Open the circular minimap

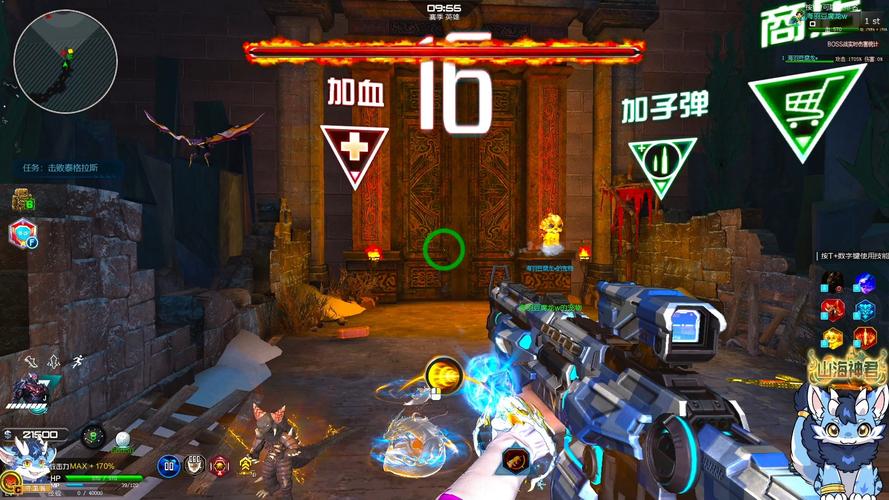coord(66,61)
